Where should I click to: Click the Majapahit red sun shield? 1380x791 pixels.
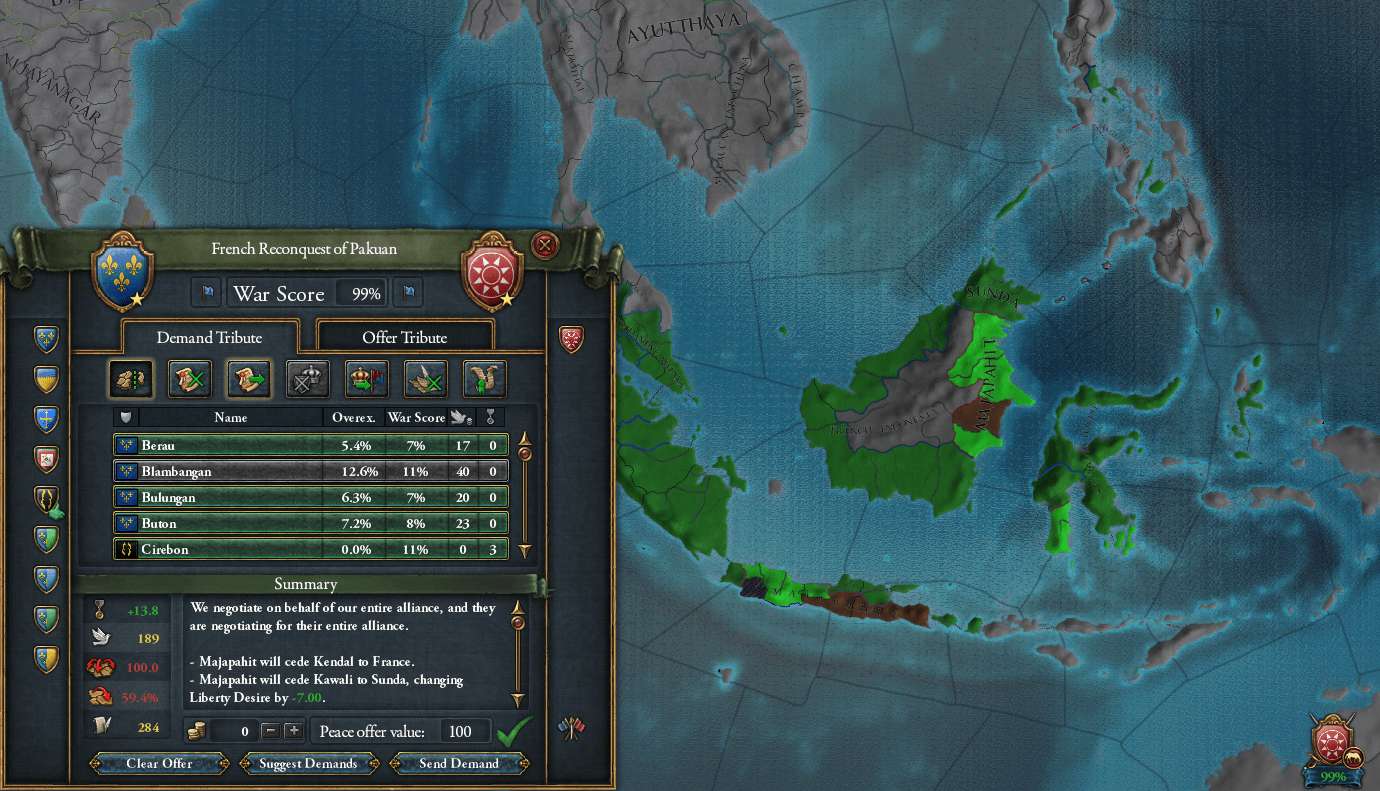click(490, 269)
